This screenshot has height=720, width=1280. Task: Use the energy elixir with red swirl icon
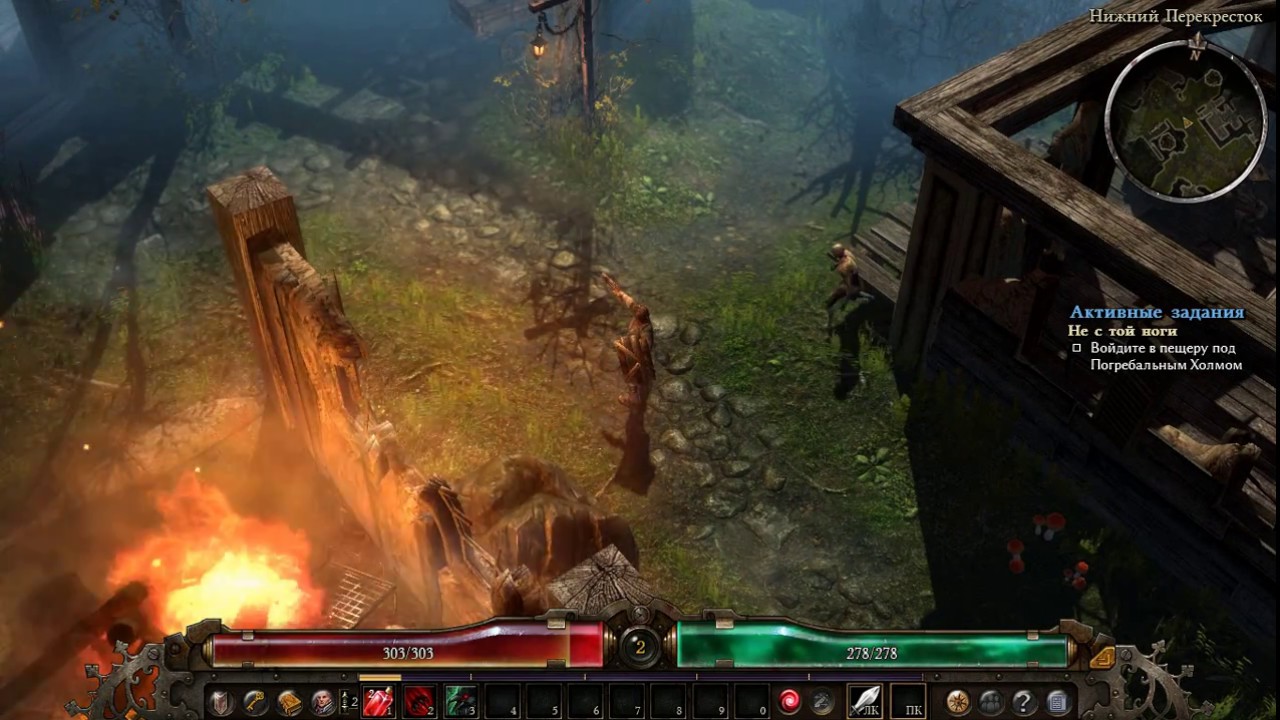pos(790,700)
